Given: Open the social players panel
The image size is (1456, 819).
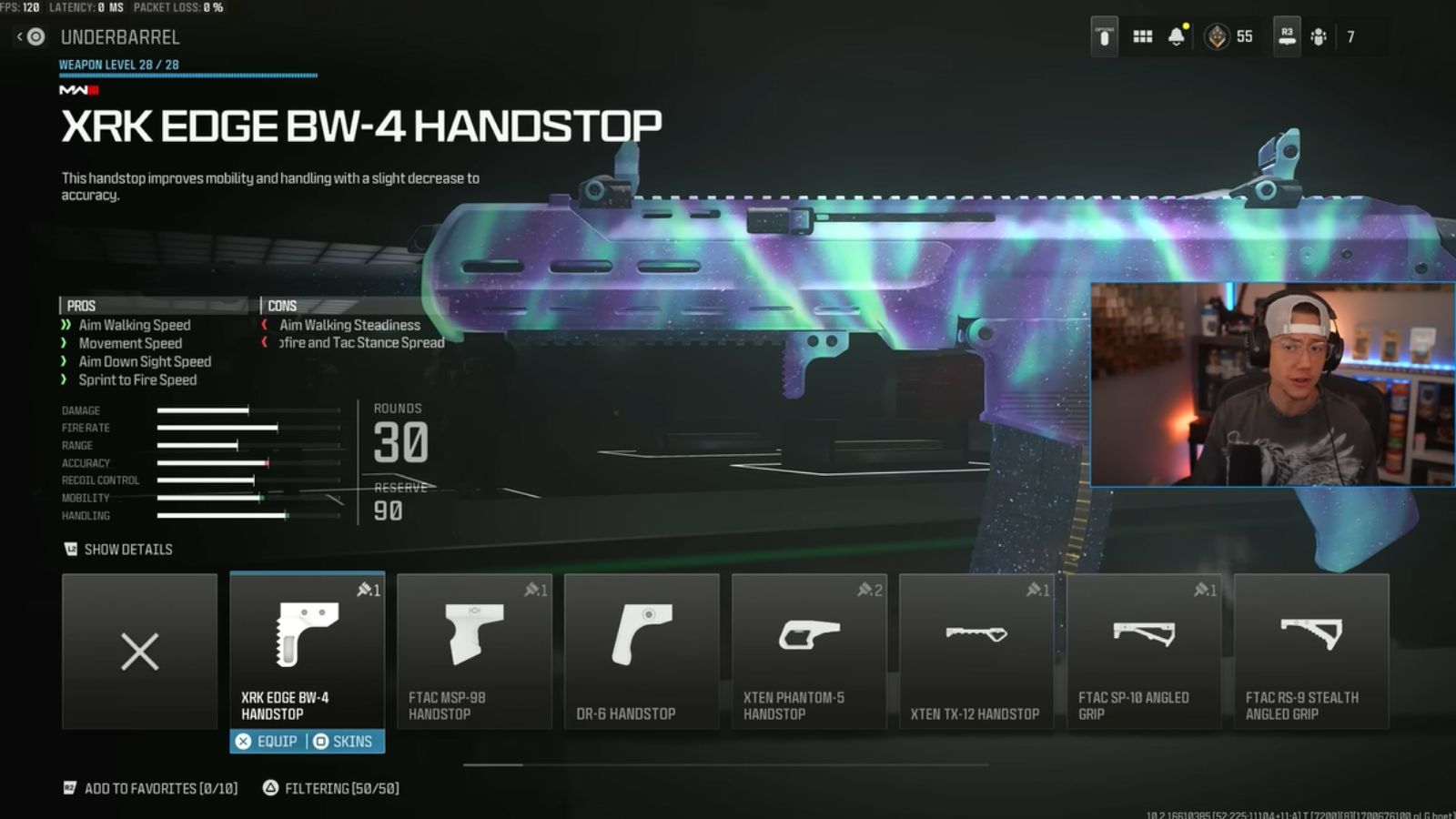Looking at the screenshot, I should click(x=1316, y=37).
